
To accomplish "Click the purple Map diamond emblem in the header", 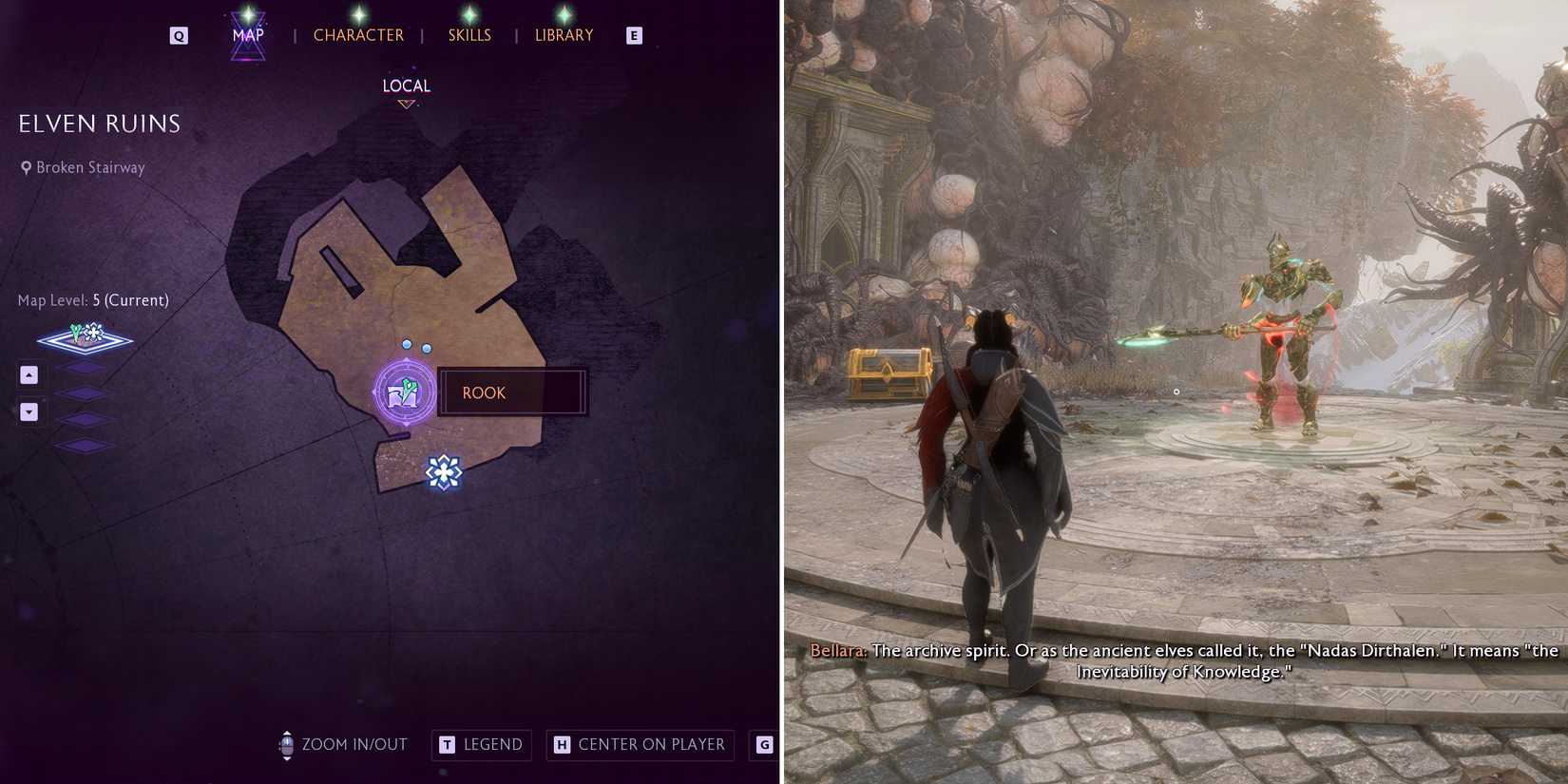I will [x=246, y=34].
